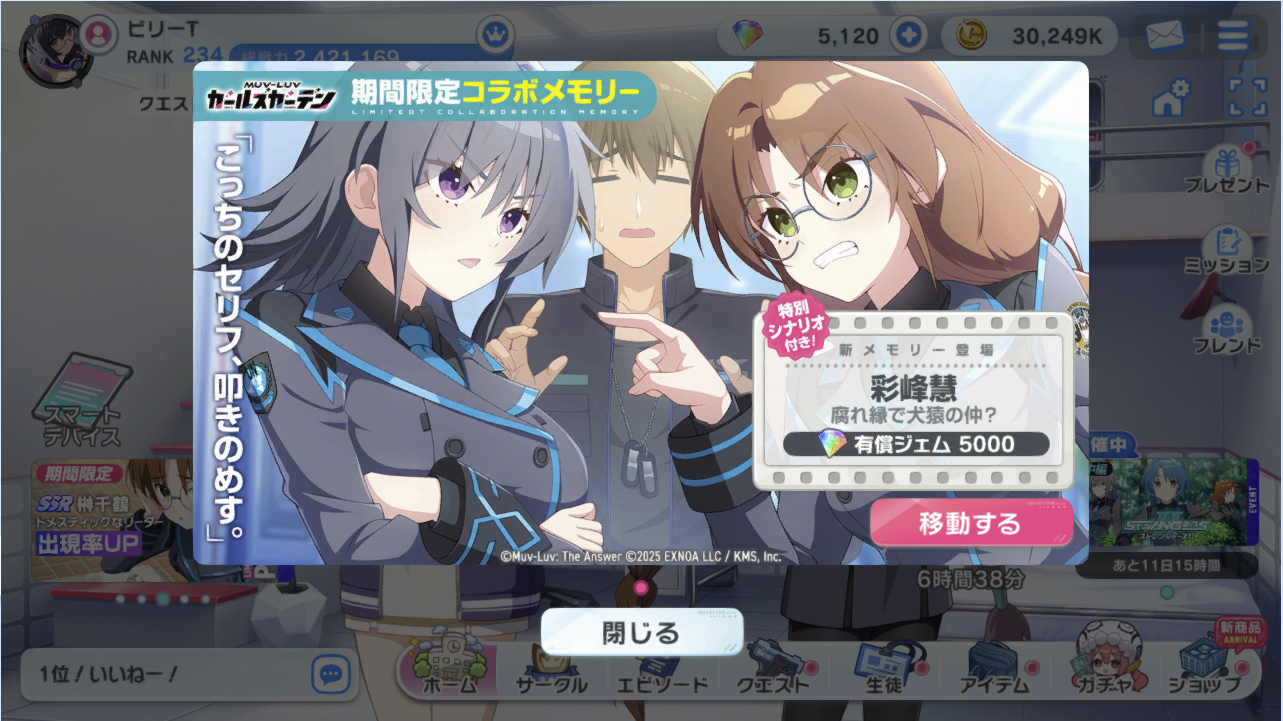
Task: Select the 生徒 tab
Action: pyautogui.click(x=883, y=670)
